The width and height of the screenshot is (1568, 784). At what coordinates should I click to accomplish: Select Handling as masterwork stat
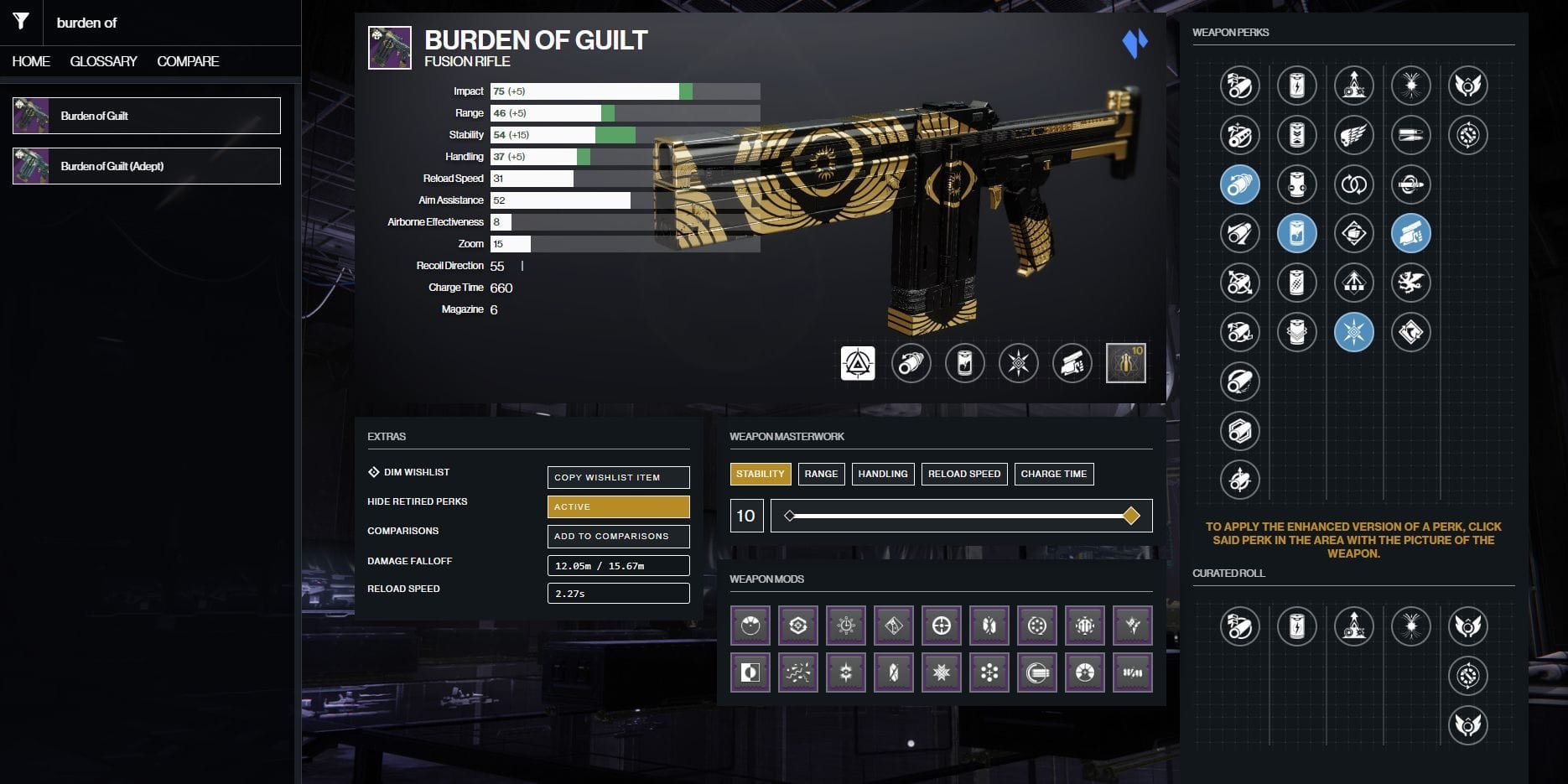882,474
